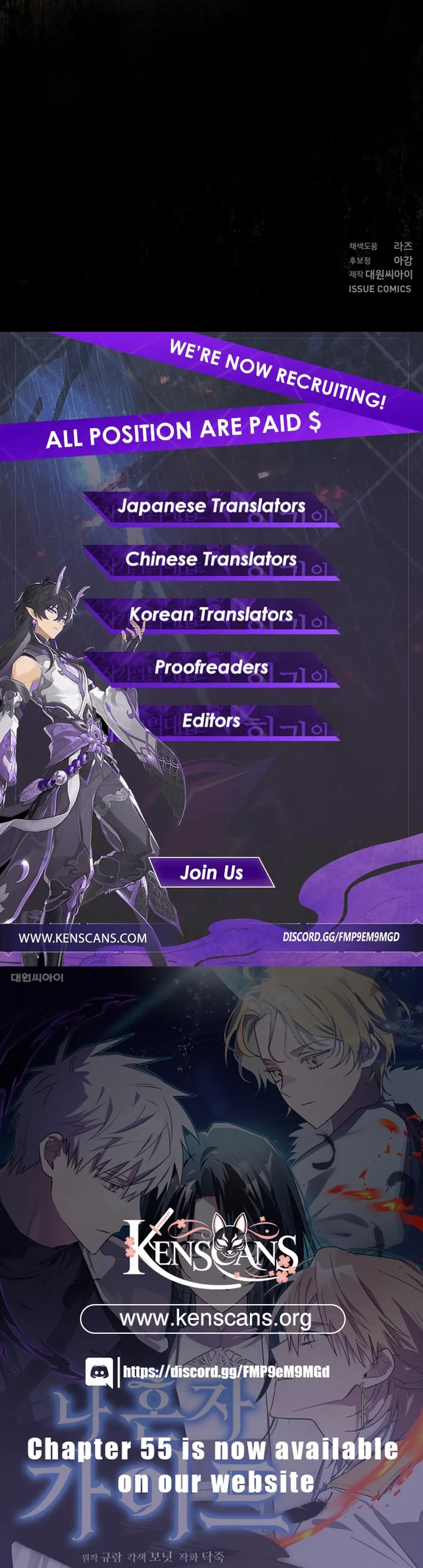Click the Join Us button

212,872
